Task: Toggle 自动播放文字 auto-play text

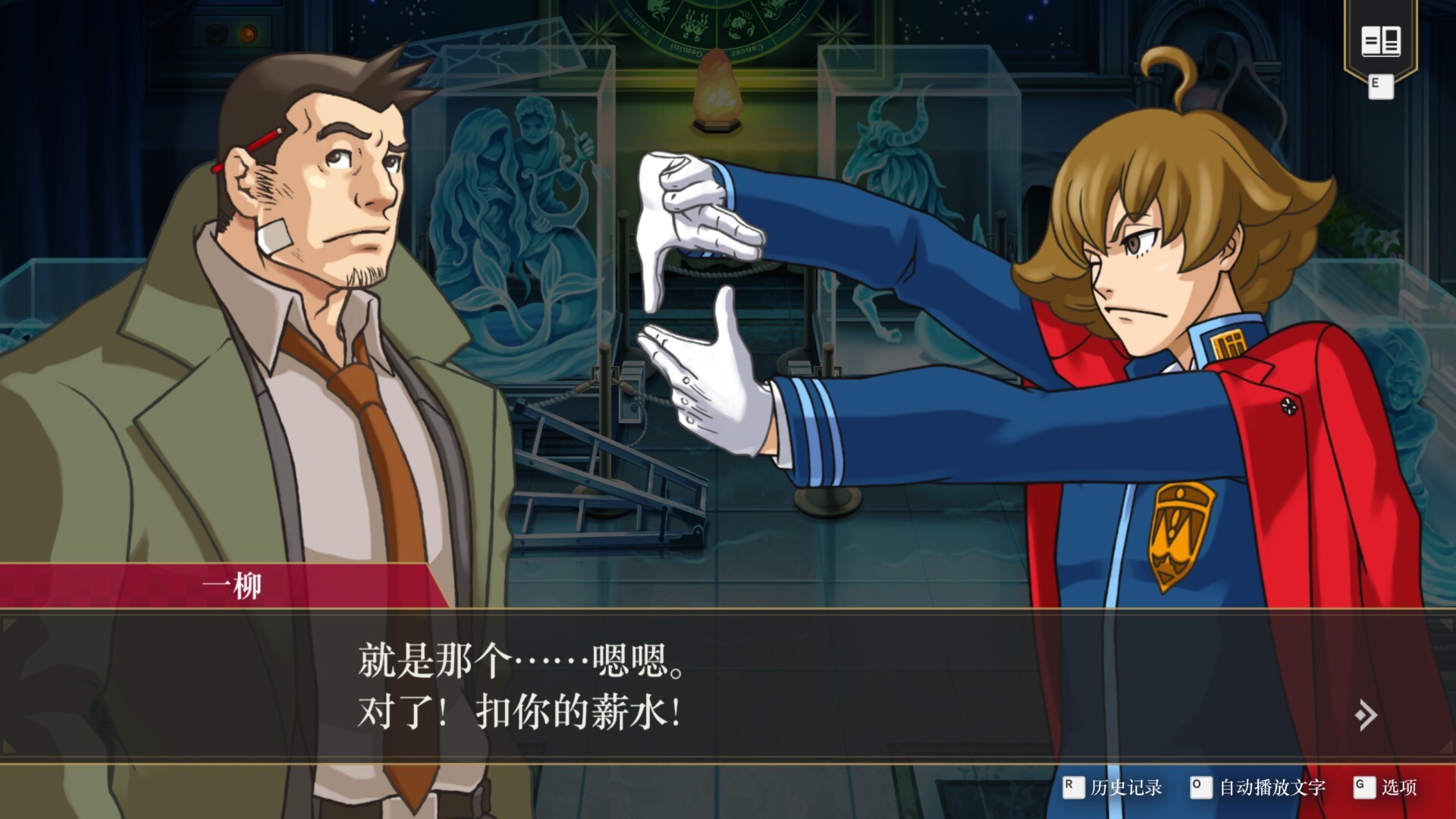Action: click(x=1258, y=787)
